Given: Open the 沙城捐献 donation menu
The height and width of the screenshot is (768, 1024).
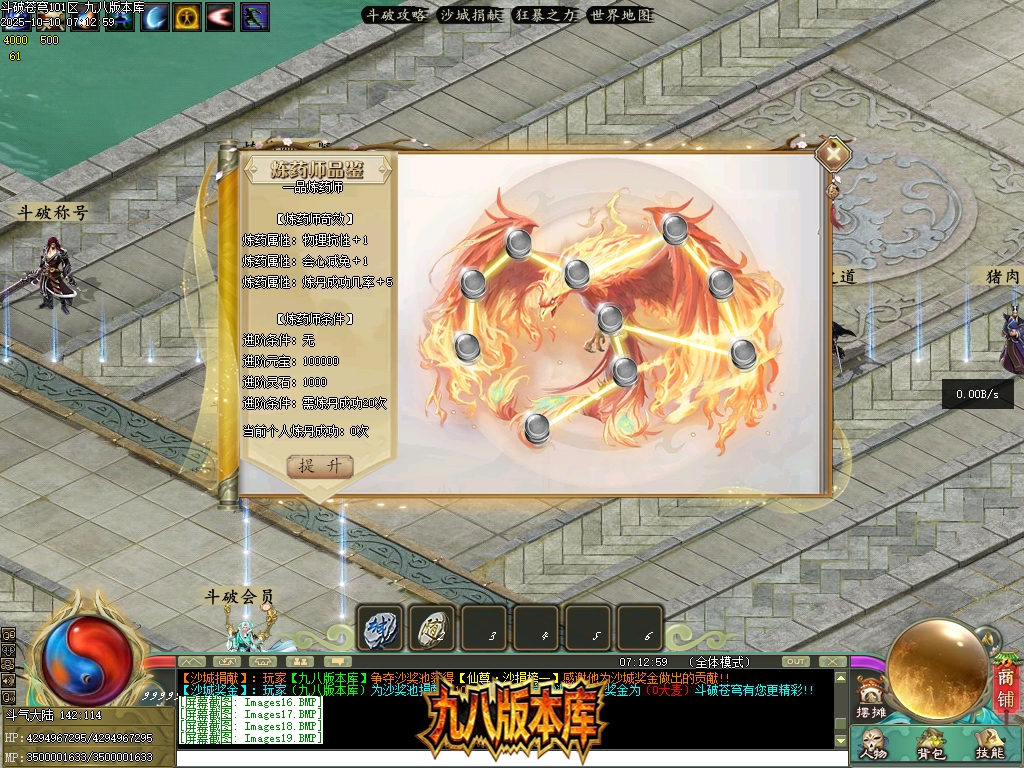Looking at the screenshot, I should [472, 15].
